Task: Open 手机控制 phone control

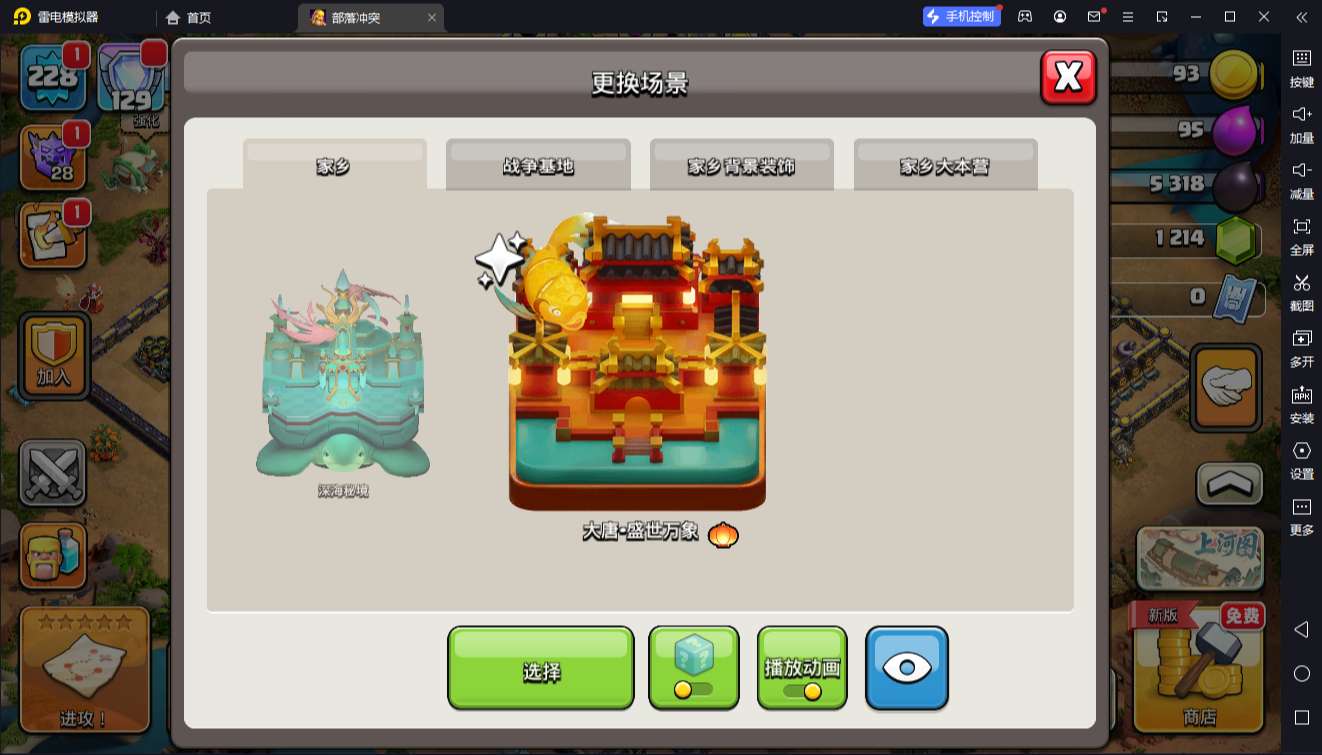Action: tap(961, 16)
